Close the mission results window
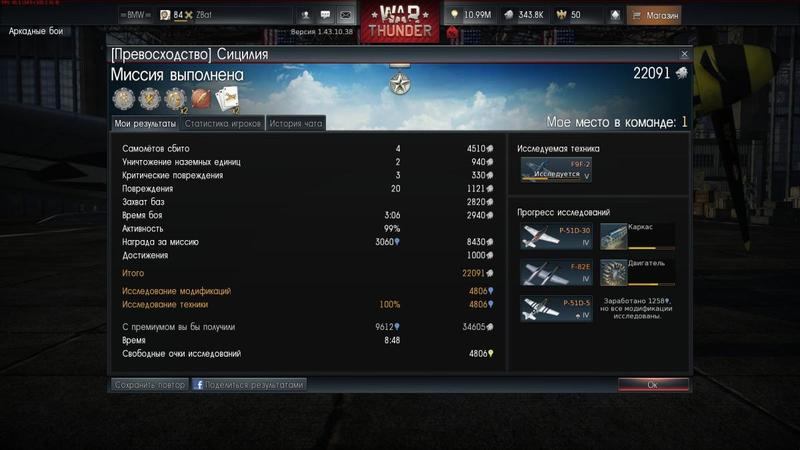Screen dimensions: 800x450 684,54
